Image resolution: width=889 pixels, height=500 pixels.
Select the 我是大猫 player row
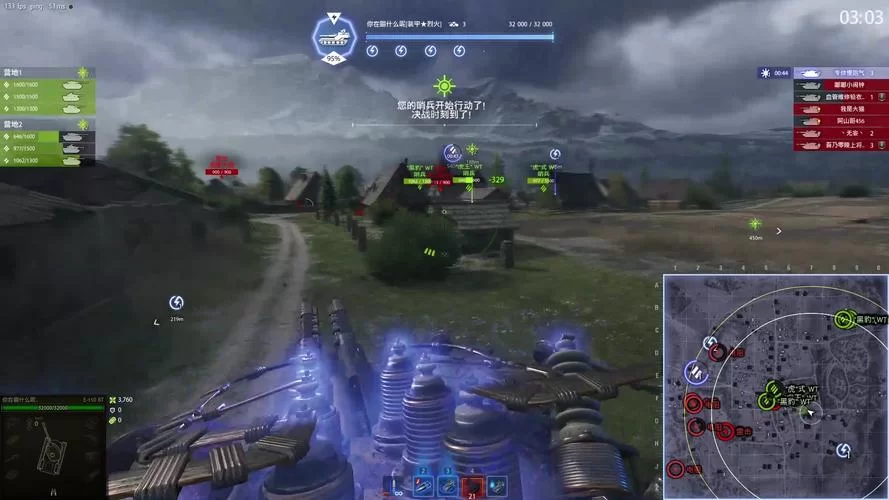click(840, 109)
